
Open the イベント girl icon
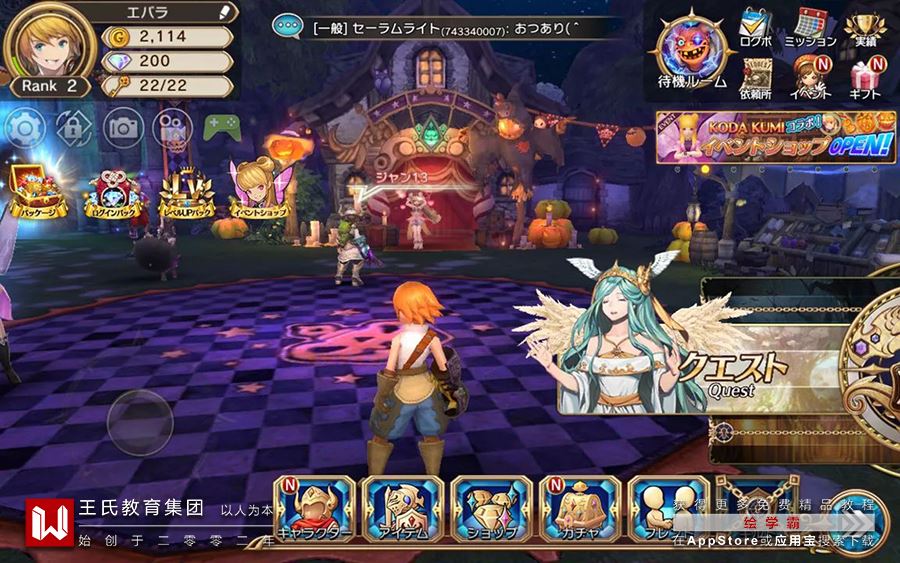click(x=810, y=78)
